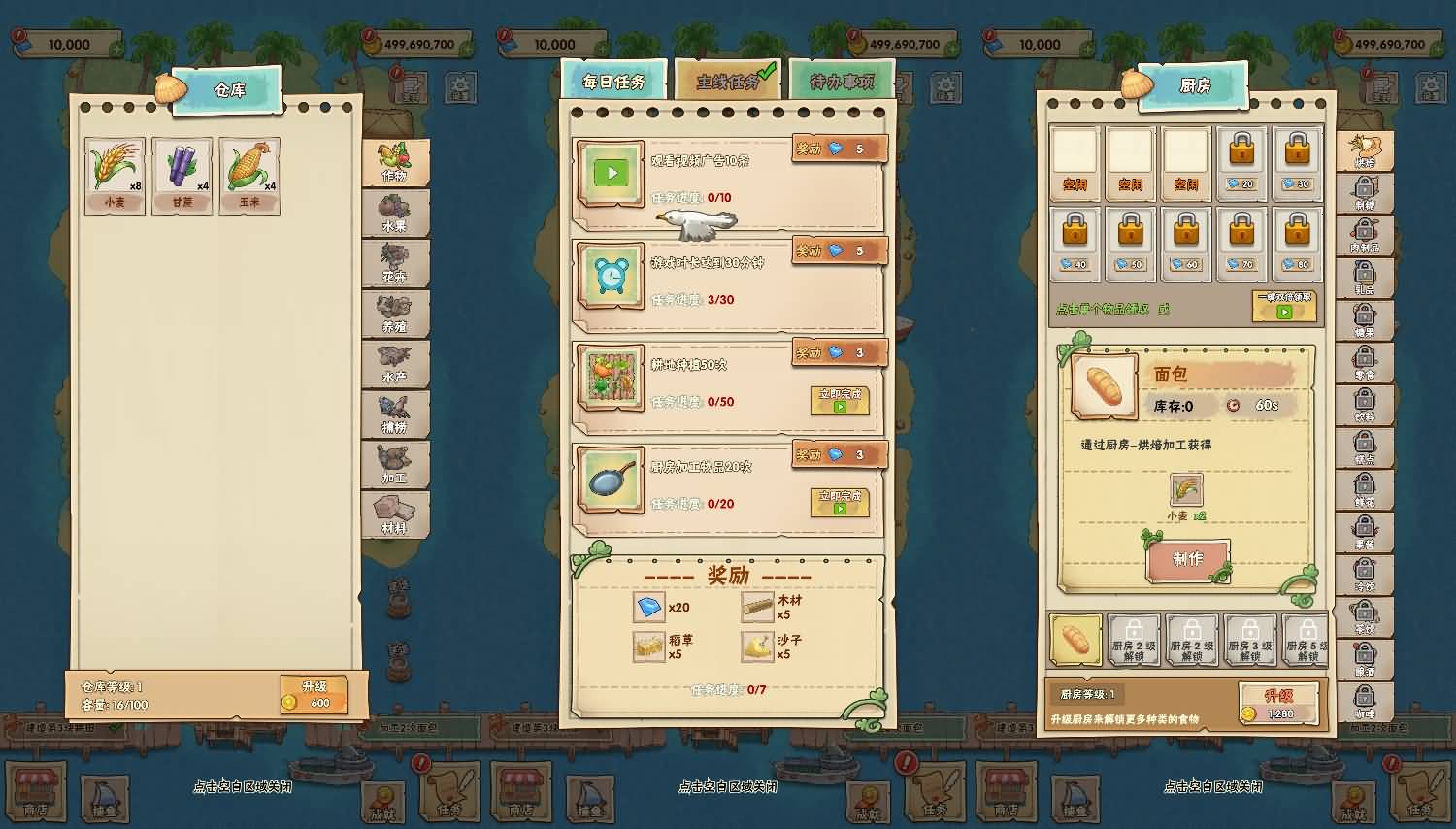1456x829 pixels.
Task: Click 立即完成 on the farming task
Action: tap(840, 401)
